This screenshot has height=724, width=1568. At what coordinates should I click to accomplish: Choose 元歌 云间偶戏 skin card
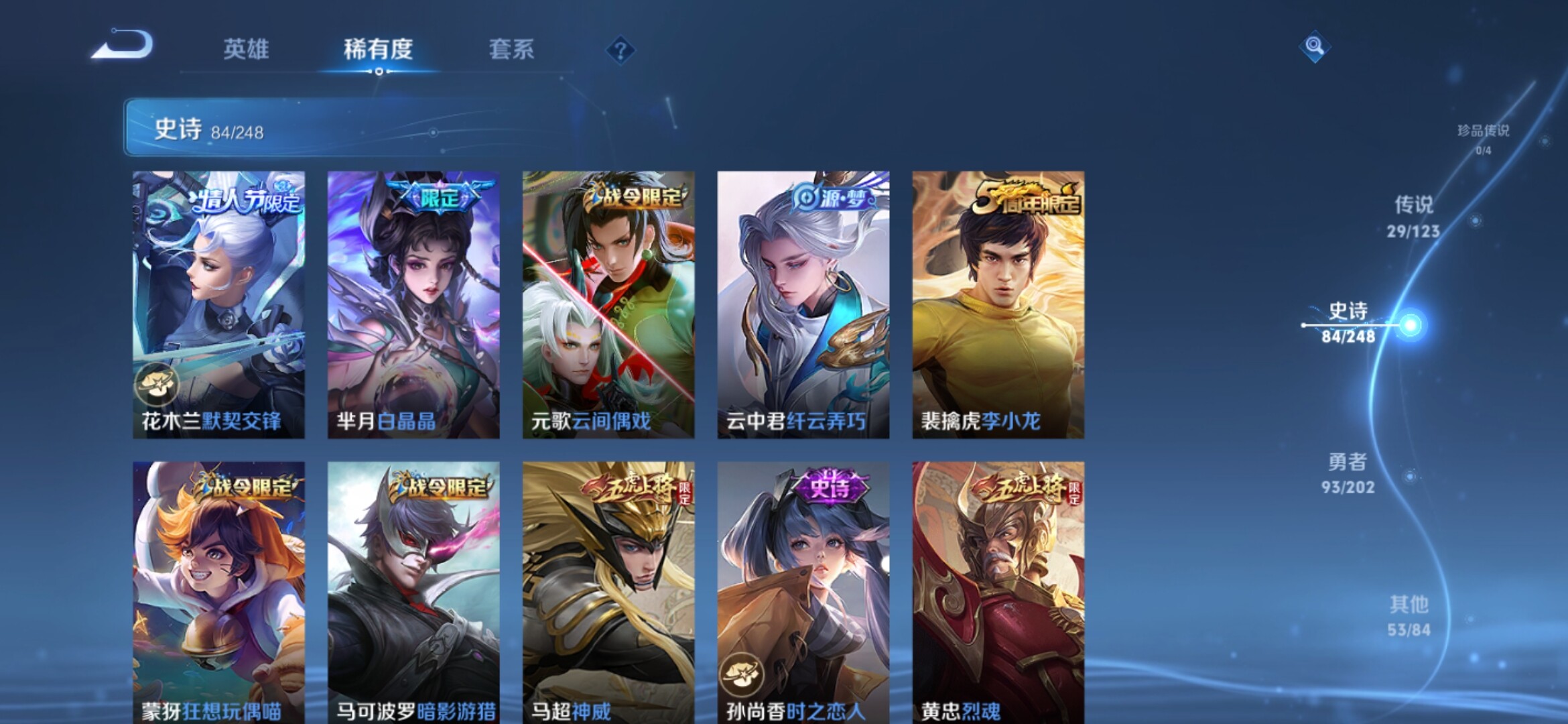pyautogui.click(x=608, y=305)
